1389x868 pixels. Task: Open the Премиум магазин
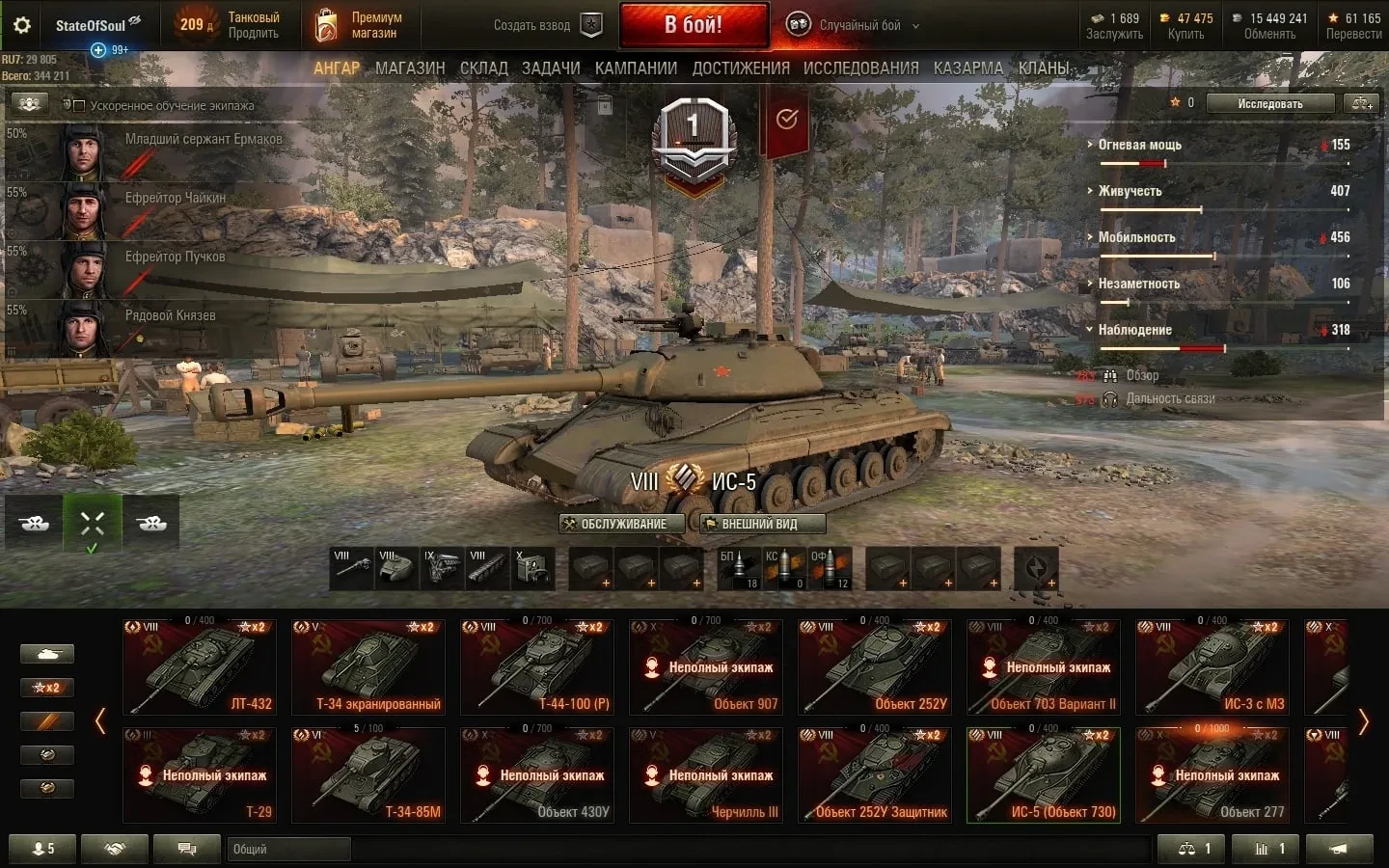(357, 26)
